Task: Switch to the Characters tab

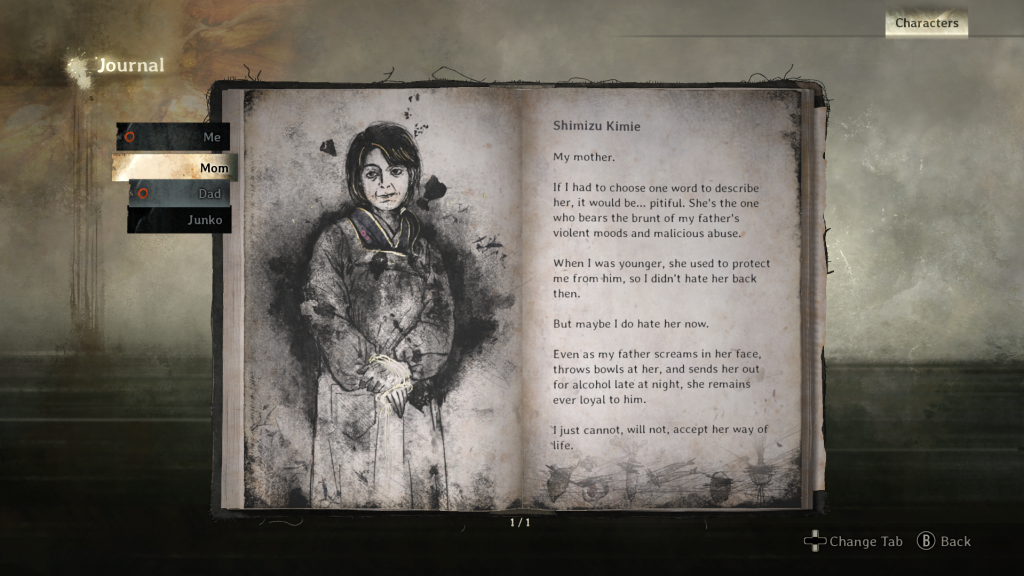Action: (926, 23)
